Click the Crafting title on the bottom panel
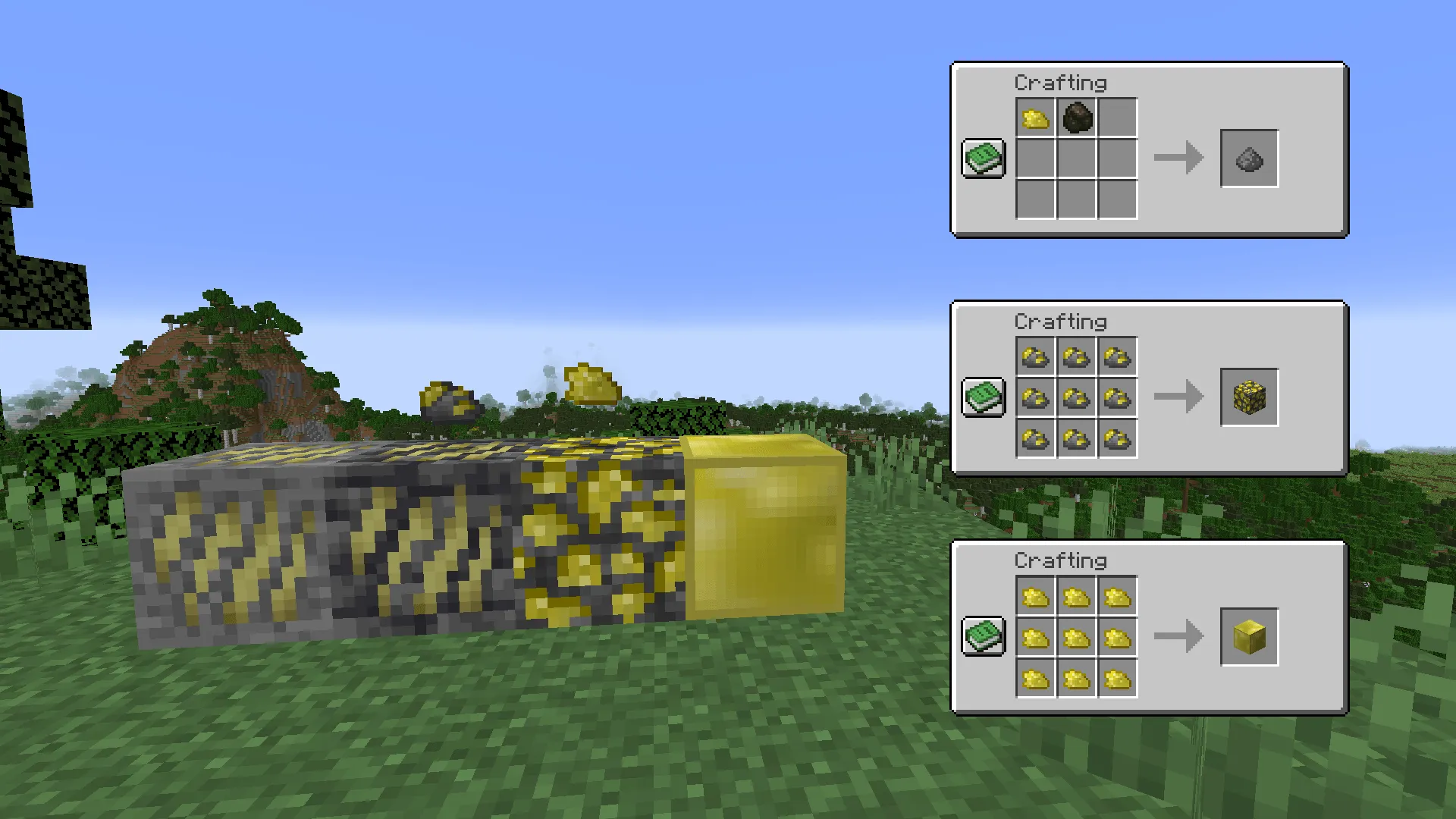 pyautogui.click(x=1062, y=561)
